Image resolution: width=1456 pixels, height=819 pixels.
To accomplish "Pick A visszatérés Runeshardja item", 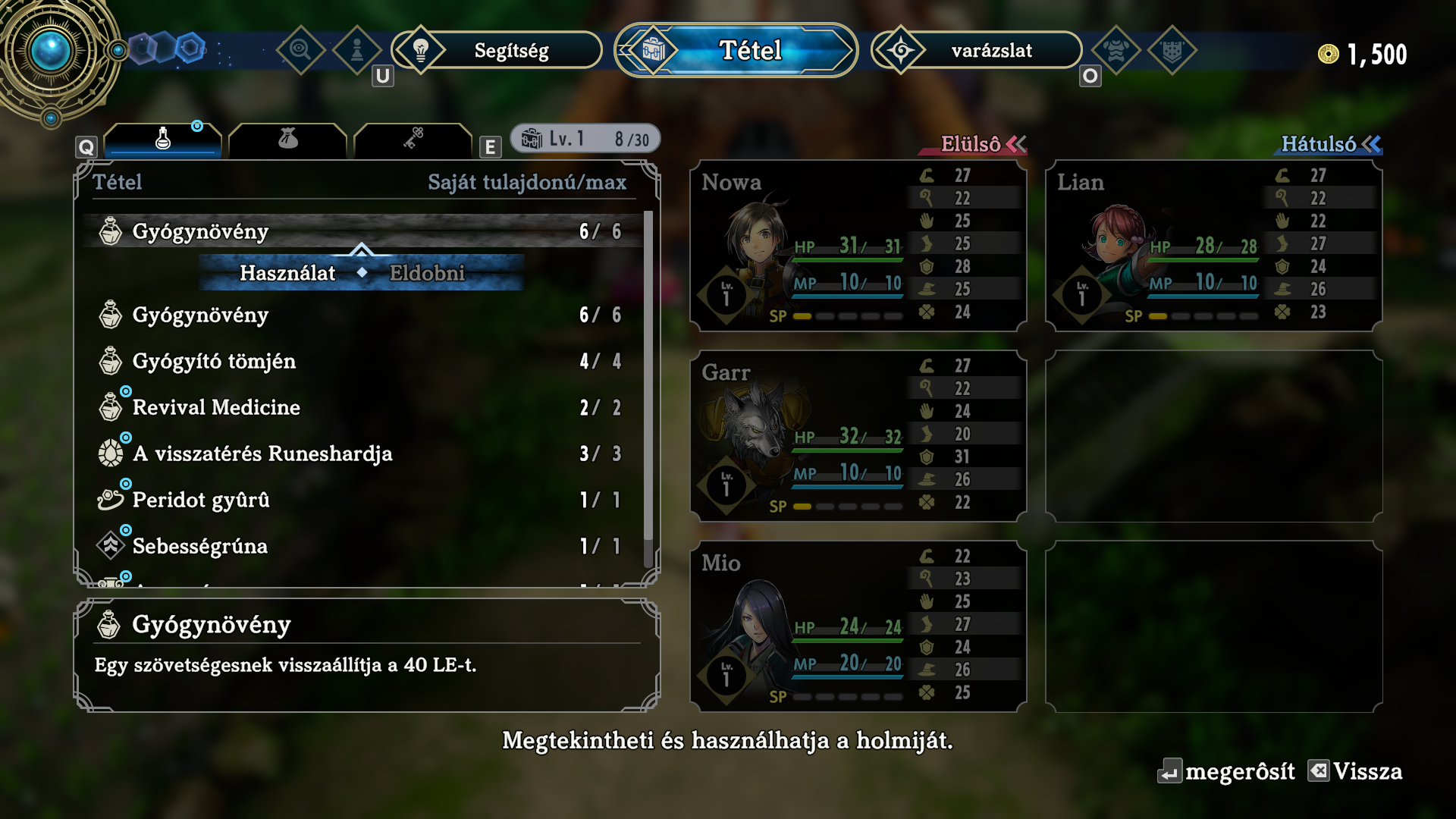I will pos(360,454).
